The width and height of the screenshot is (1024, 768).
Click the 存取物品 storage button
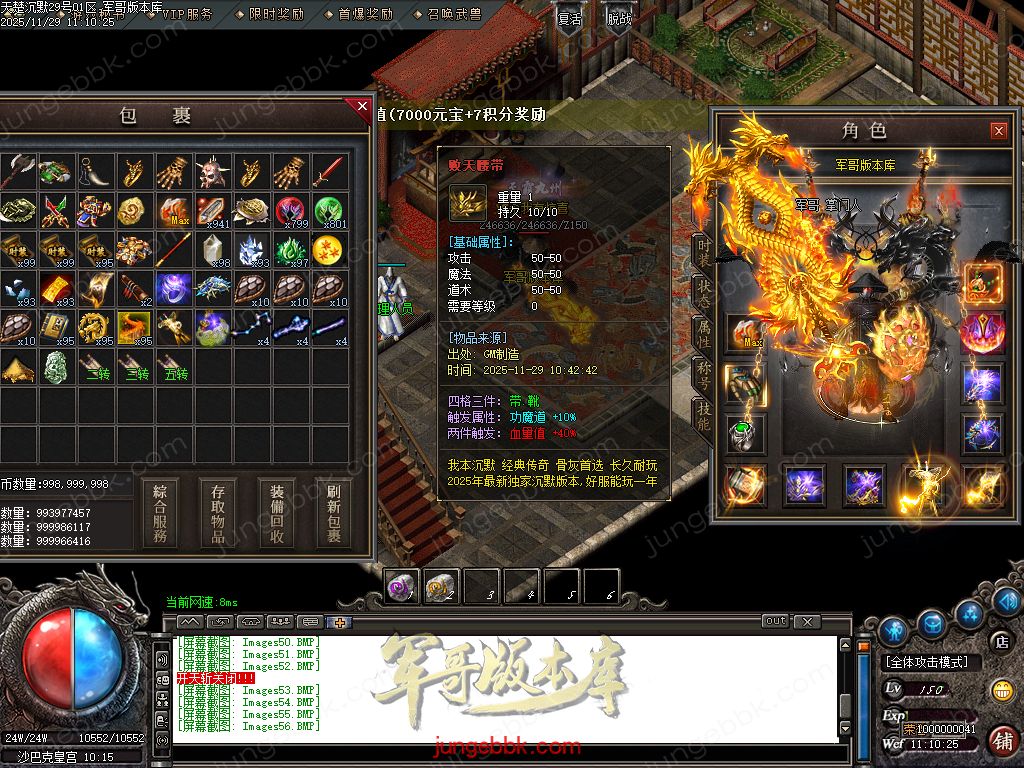(218, 514)
